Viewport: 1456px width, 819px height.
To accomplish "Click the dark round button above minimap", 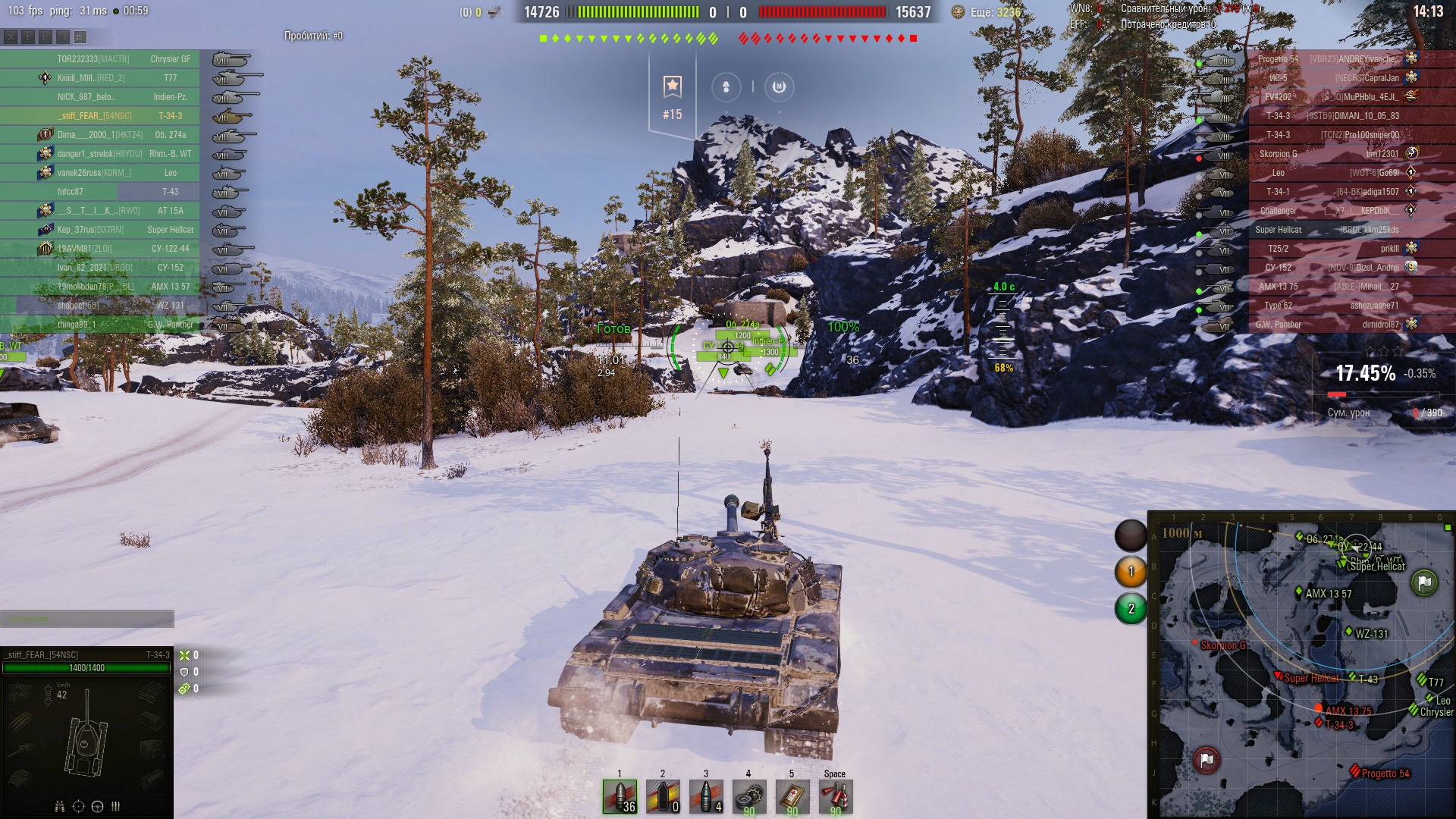I will click(x=1131, y=535).
